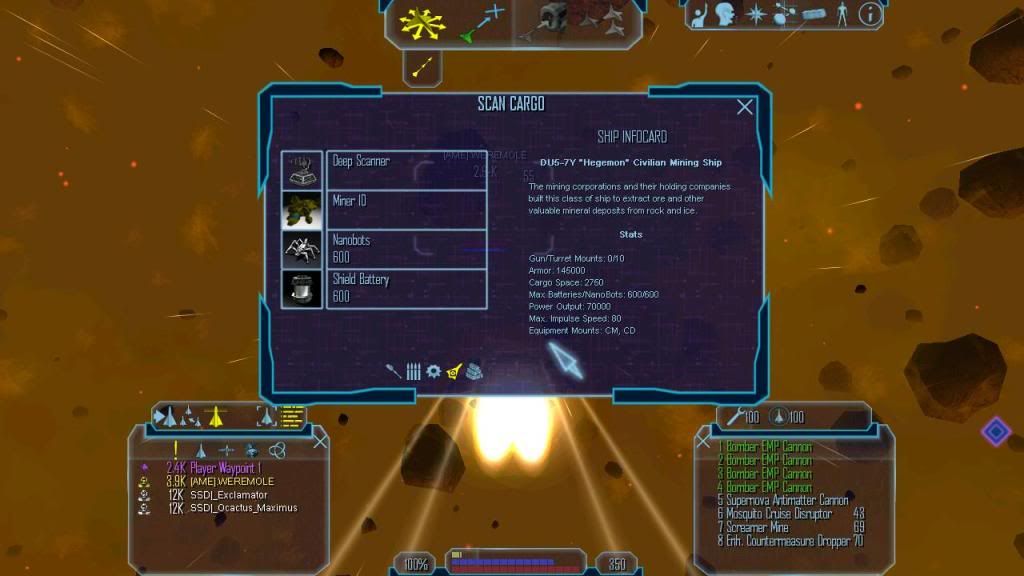Open the navigation map star icon
This screenshot has width=1024, height=576.
tap(755, 14)
